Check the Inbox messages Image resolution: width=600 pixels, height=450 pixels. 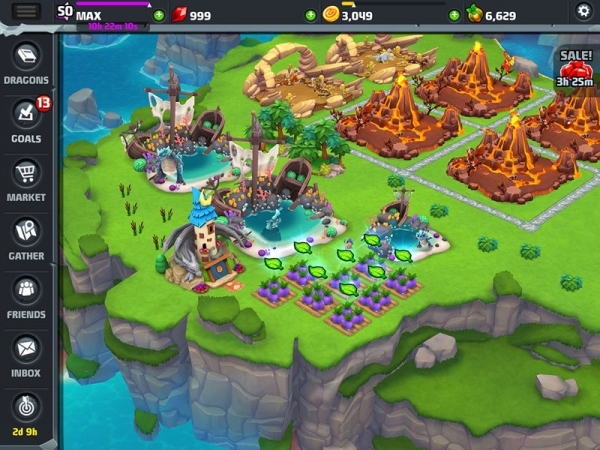click(26, 353)
